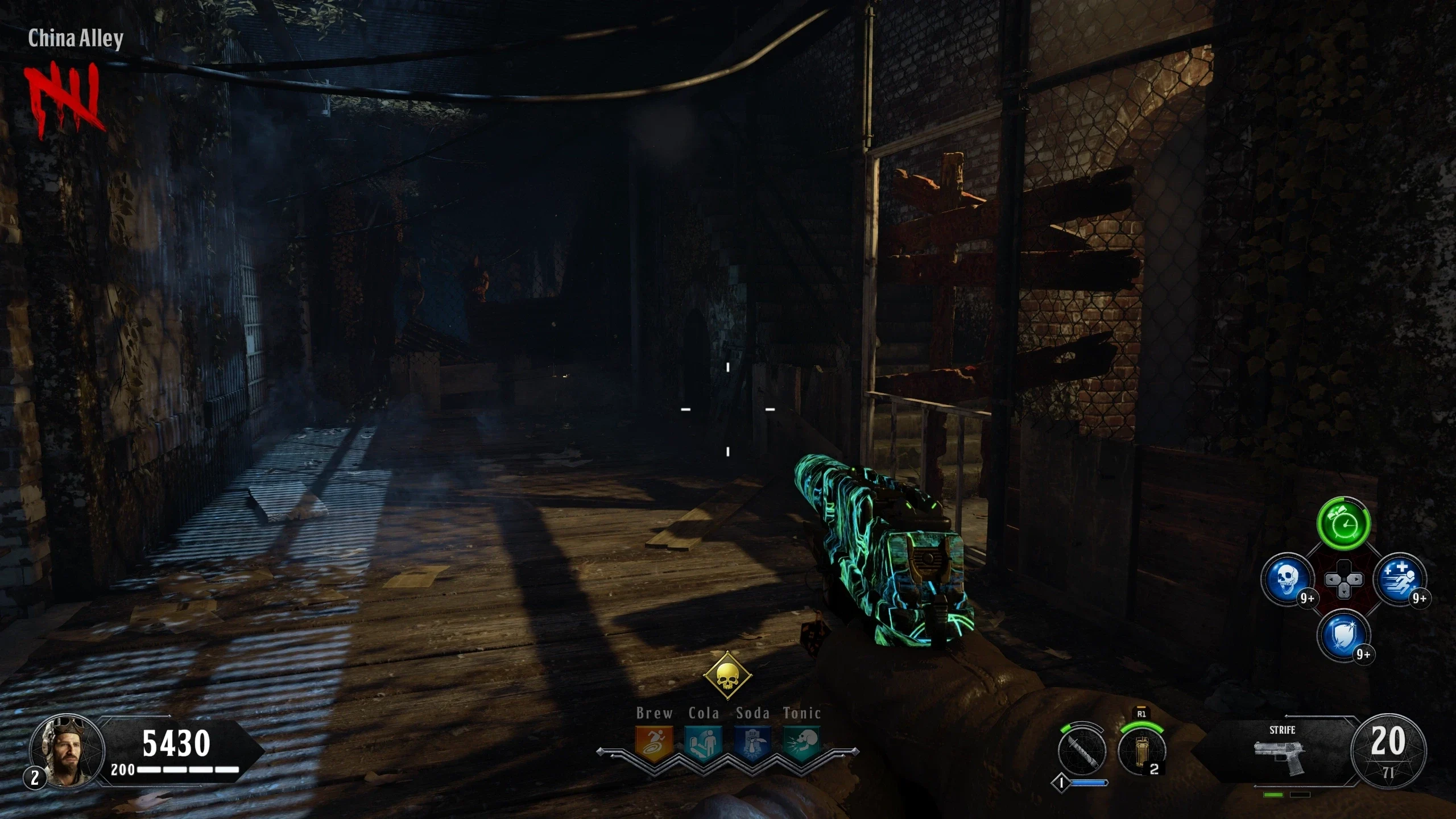Activate the blue running man elixir
The height and width of the screenshot is (819, 1456).
click(x=1400, y=580)
